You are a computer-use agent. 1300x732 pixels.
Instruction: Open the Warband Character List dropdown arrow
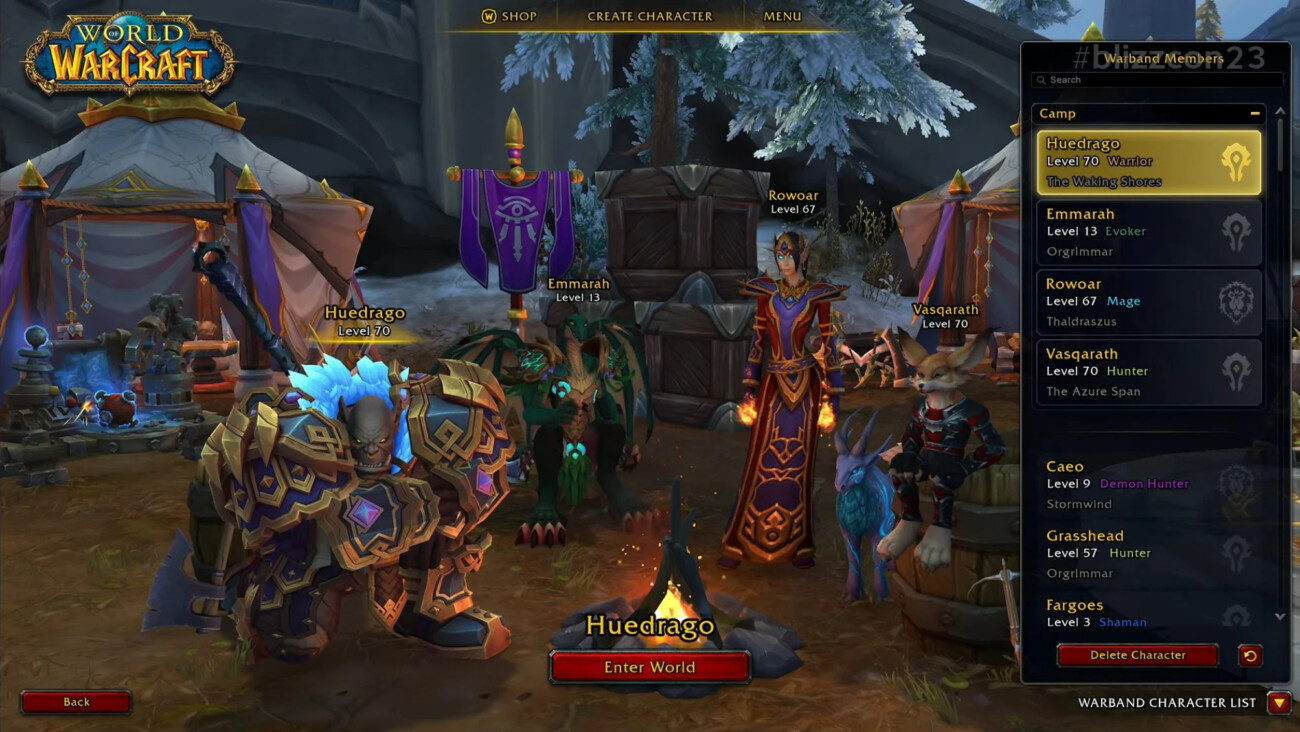pos(1282,702)
